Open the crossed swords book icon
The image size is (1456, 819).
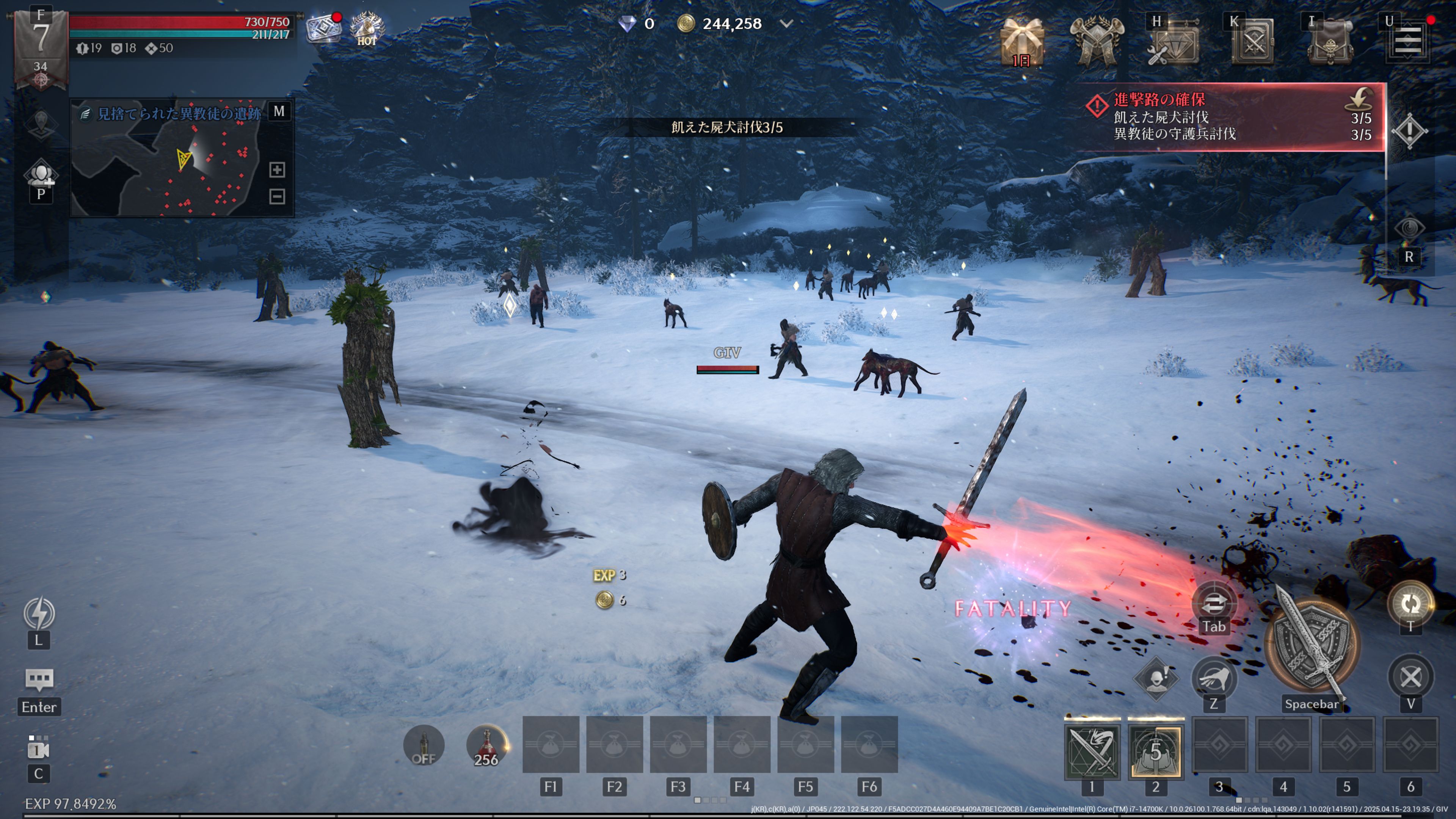point(1252,42)
